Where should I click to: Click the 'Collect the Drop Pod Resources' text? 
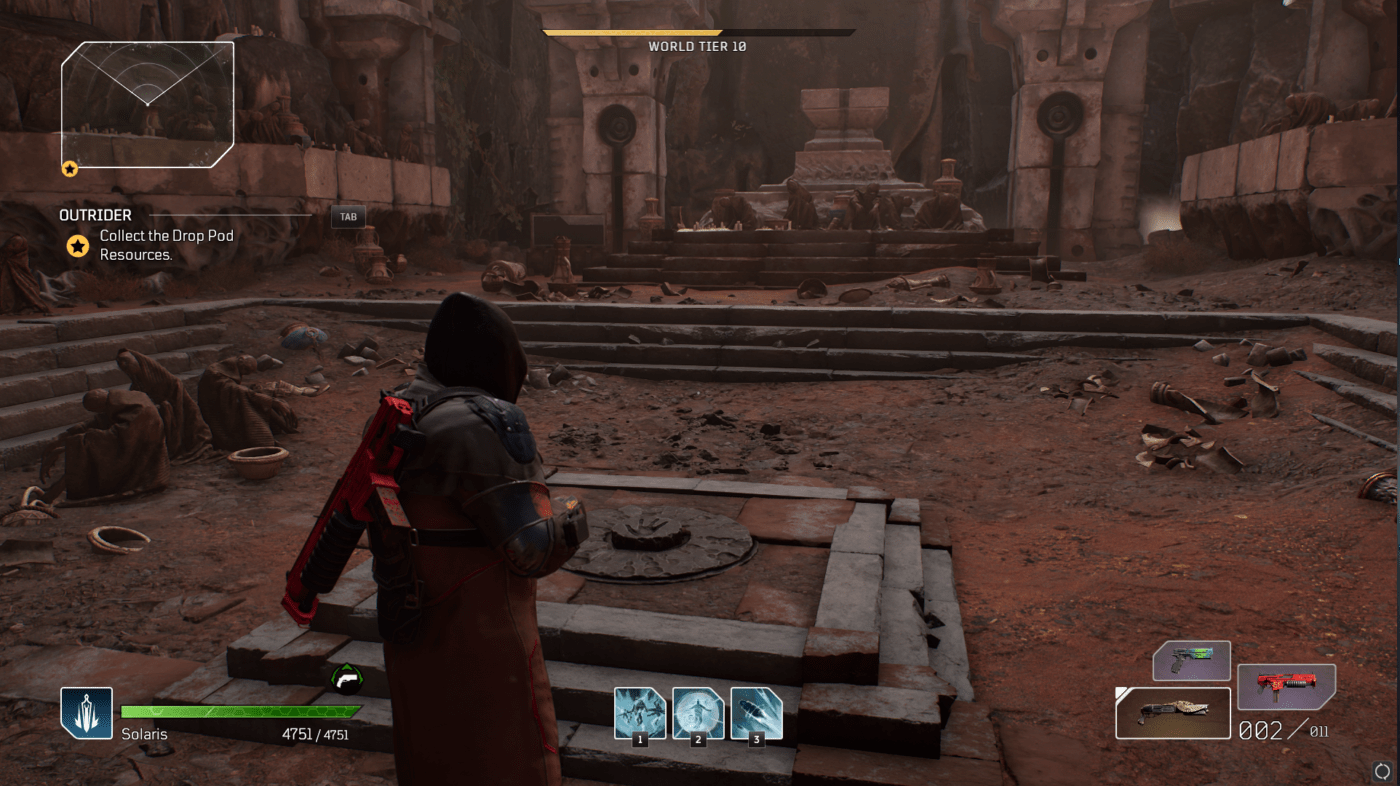(x=166, y=246)
